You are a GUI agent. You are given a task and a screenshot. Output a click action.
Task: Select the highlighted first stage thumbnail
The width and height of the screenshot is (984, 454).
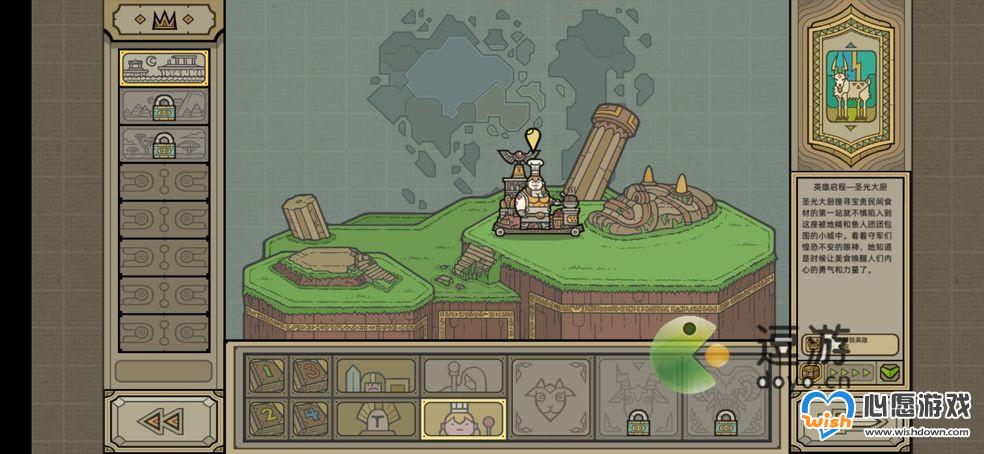(x=164, y=68)
